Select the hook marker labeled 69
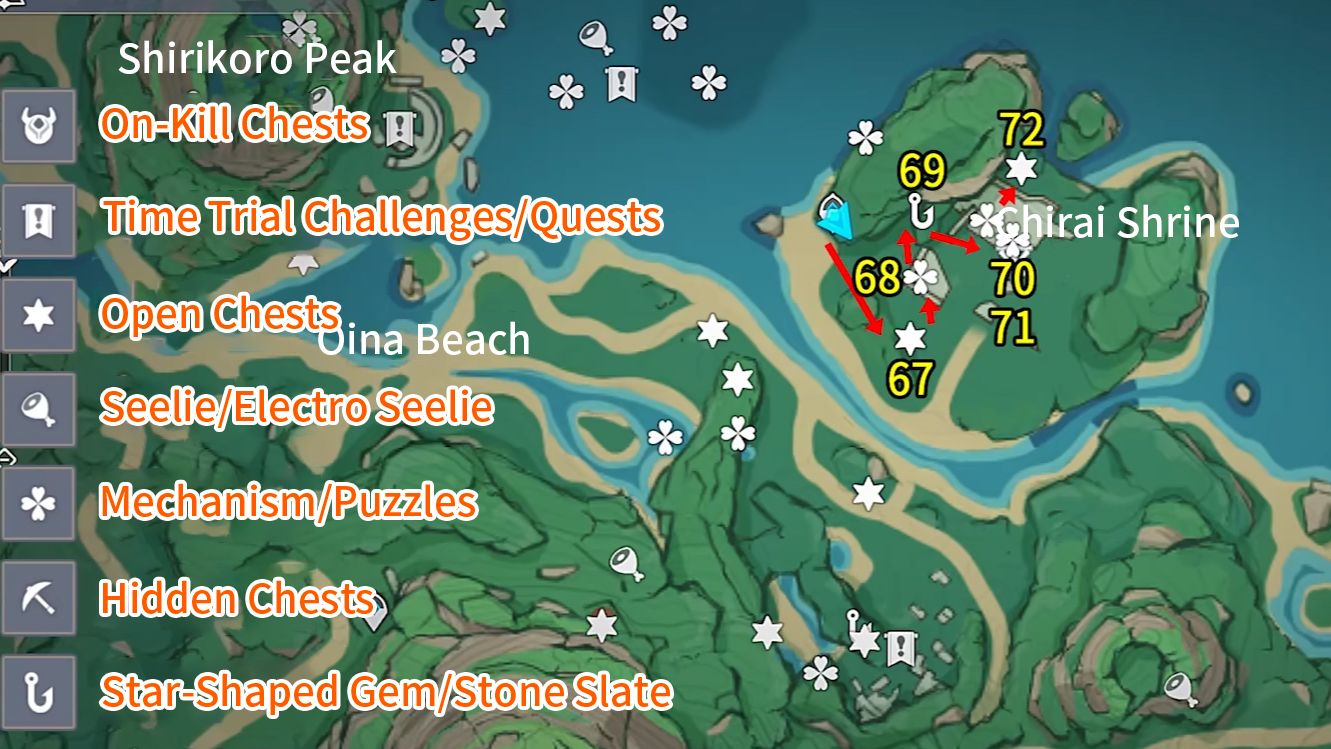The width and height of the screenshot is (1331, 749). [x=920, y=213]
